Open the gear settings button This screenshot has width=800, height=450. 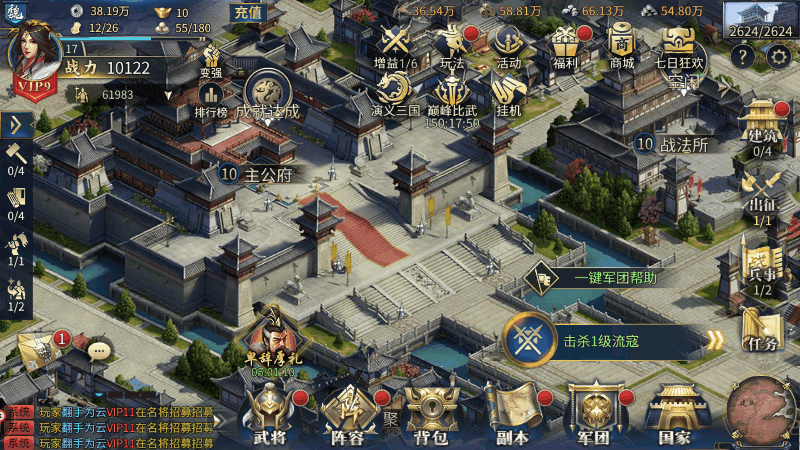779,57
